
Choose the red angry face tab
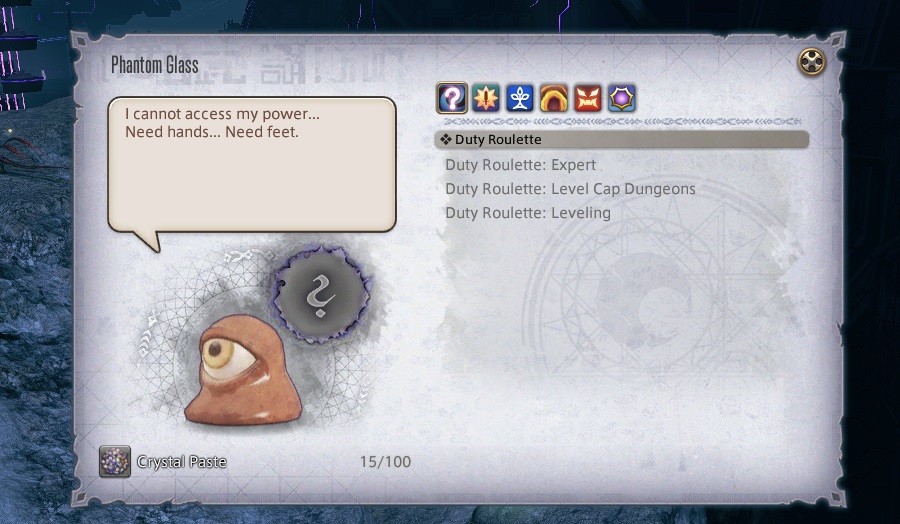pyautogui.click(x=587, y=98)
